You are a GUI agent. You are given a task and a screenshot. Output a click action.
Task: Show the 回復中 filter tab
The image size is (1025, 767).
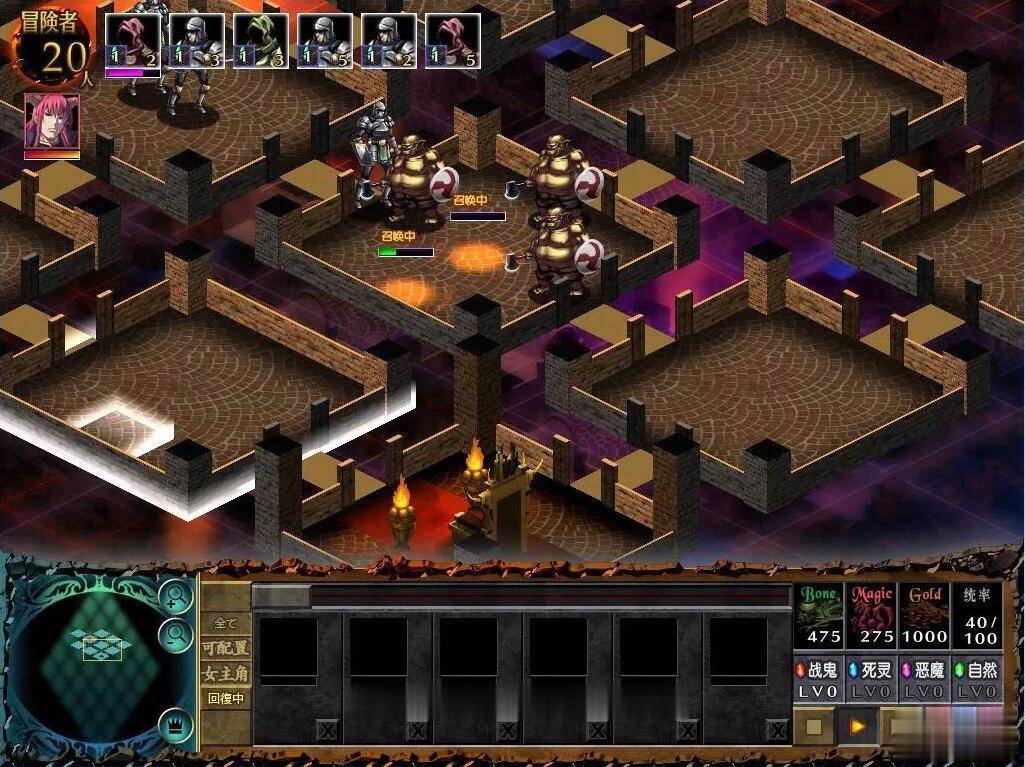pos(226,698)
